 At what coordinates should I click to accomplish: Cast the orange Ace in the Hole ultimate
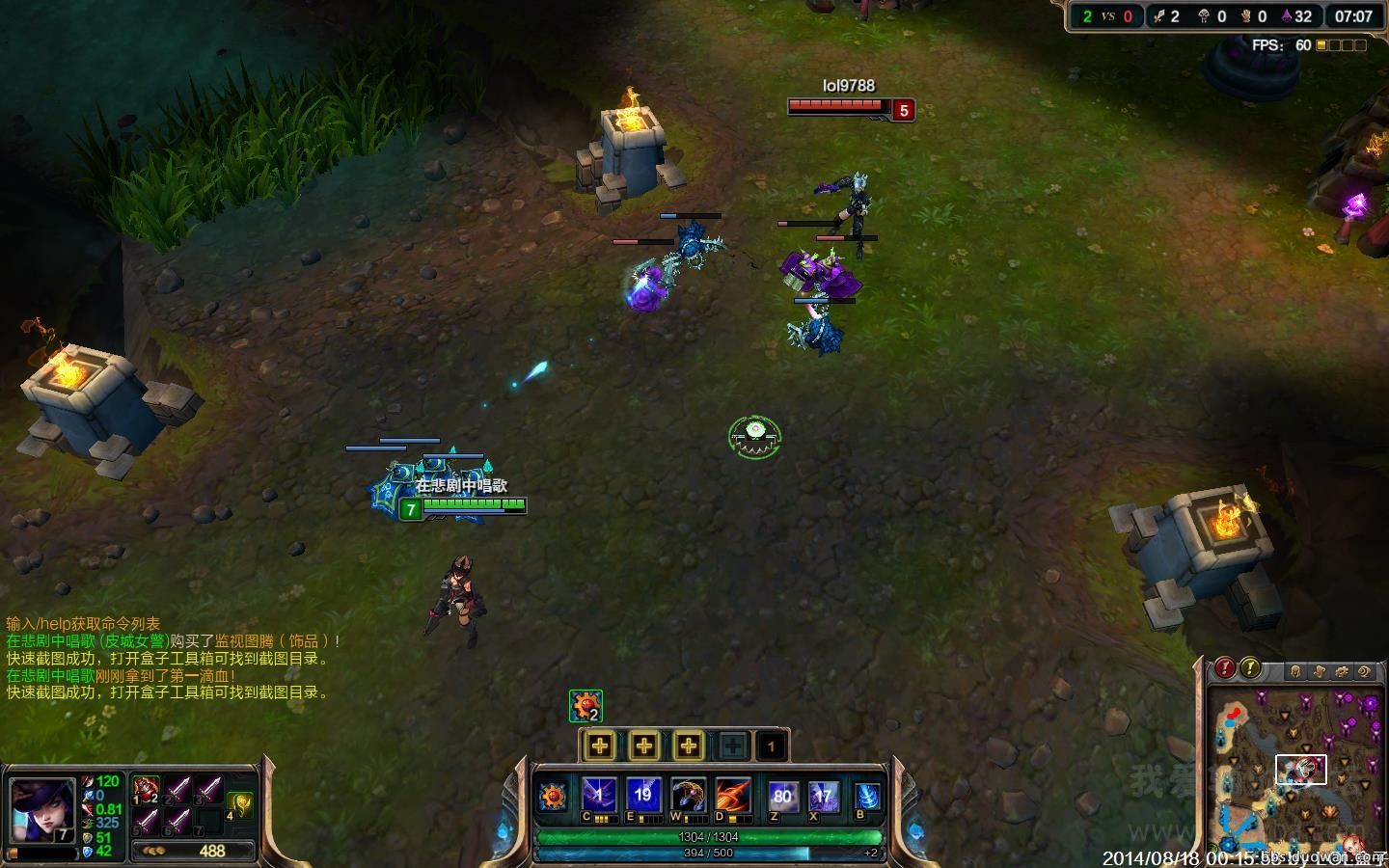tap(732, 797)
